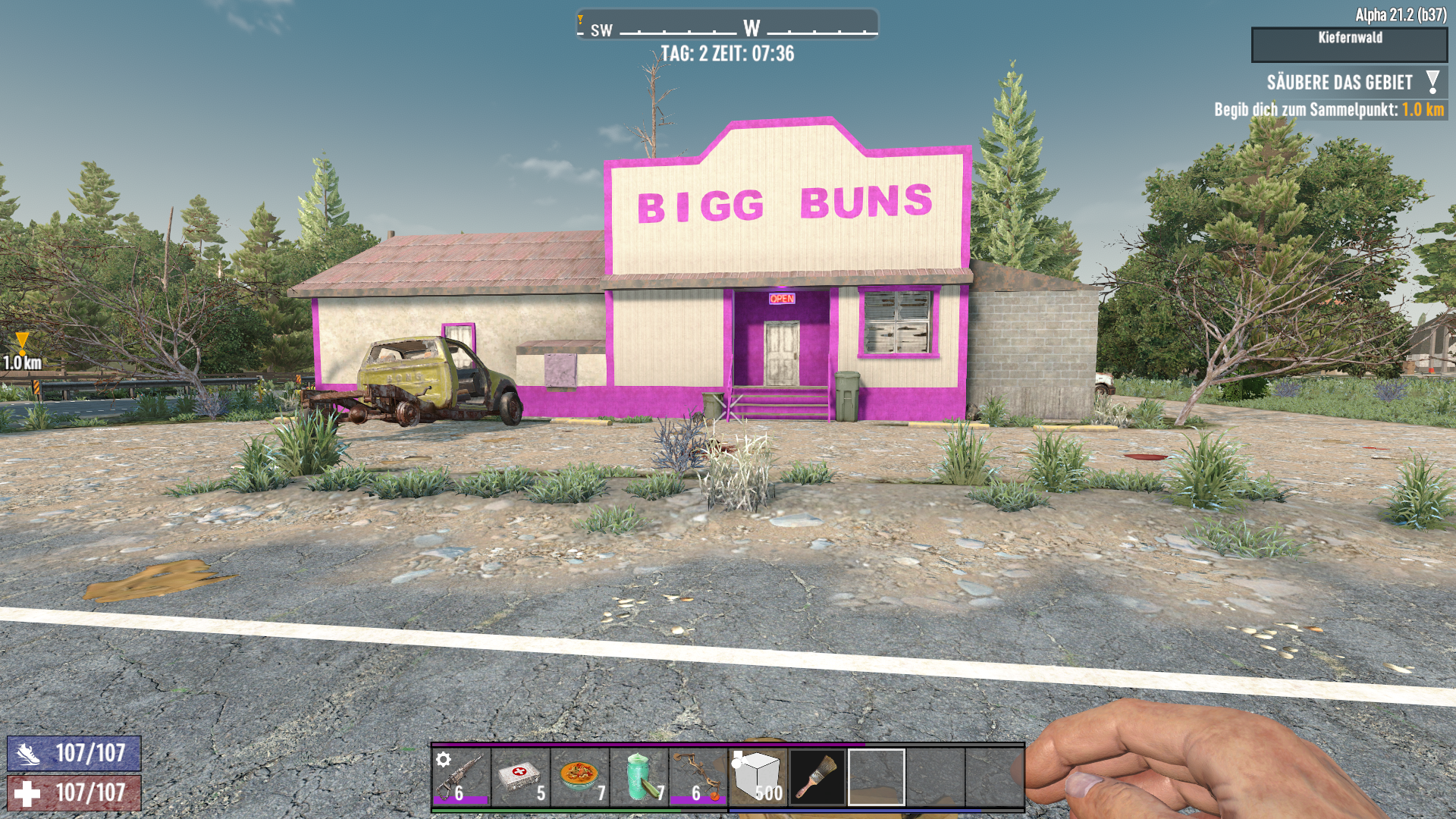This screenshot has width=1456, height=819.
Task: Equip the paint brush slot
Action: click(817, 777)
